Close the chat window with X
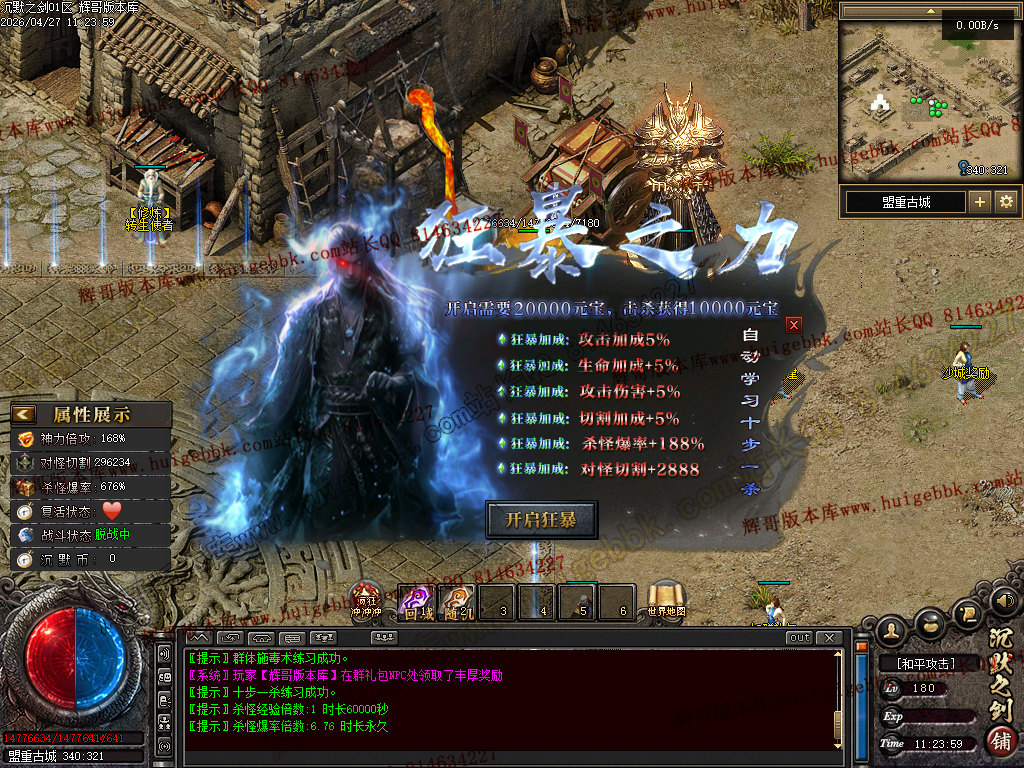 coord(828,637)
